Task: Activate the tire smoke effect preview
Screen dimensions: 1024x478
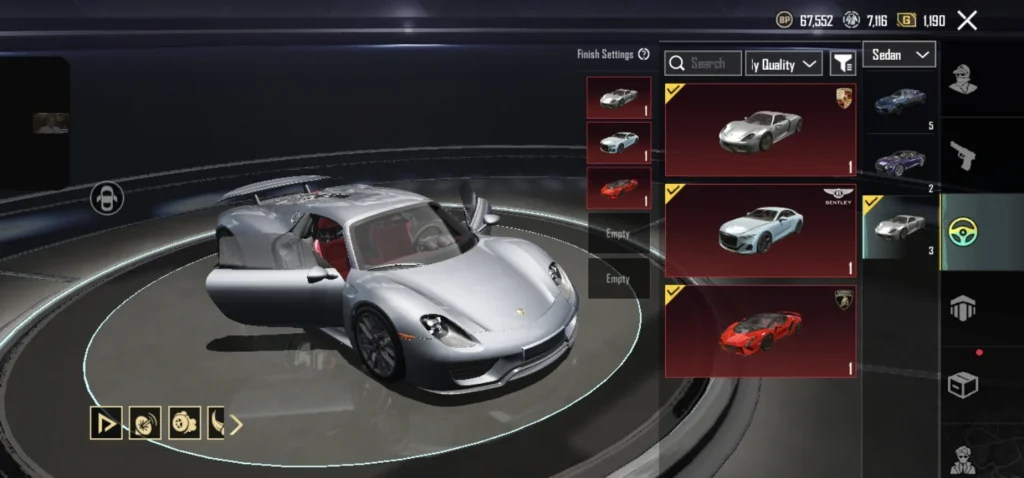Action: (145, 424)
